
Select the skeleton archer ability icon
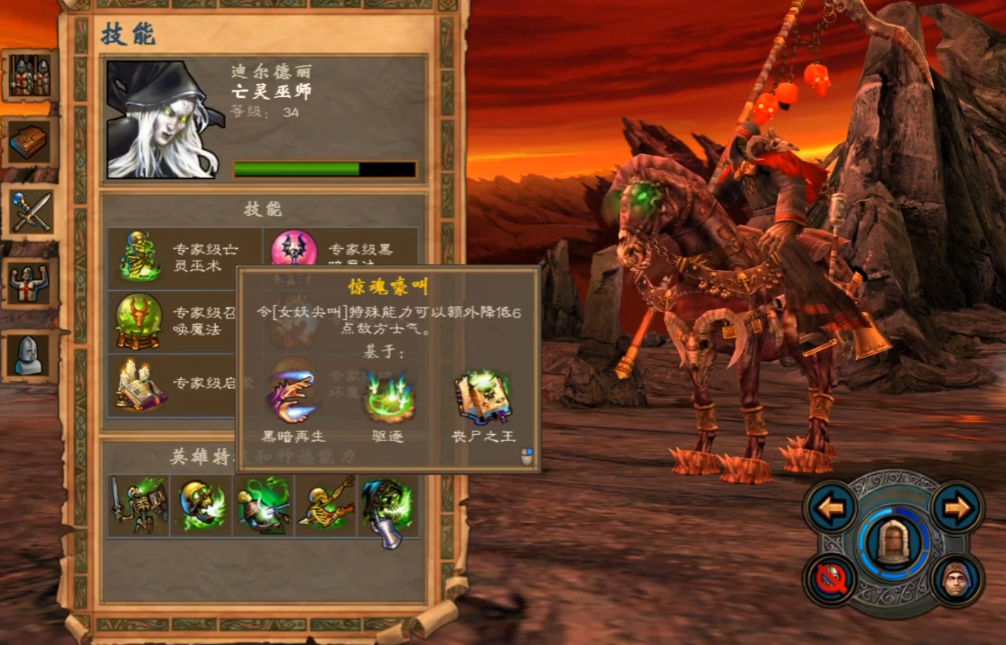(327, 506)
